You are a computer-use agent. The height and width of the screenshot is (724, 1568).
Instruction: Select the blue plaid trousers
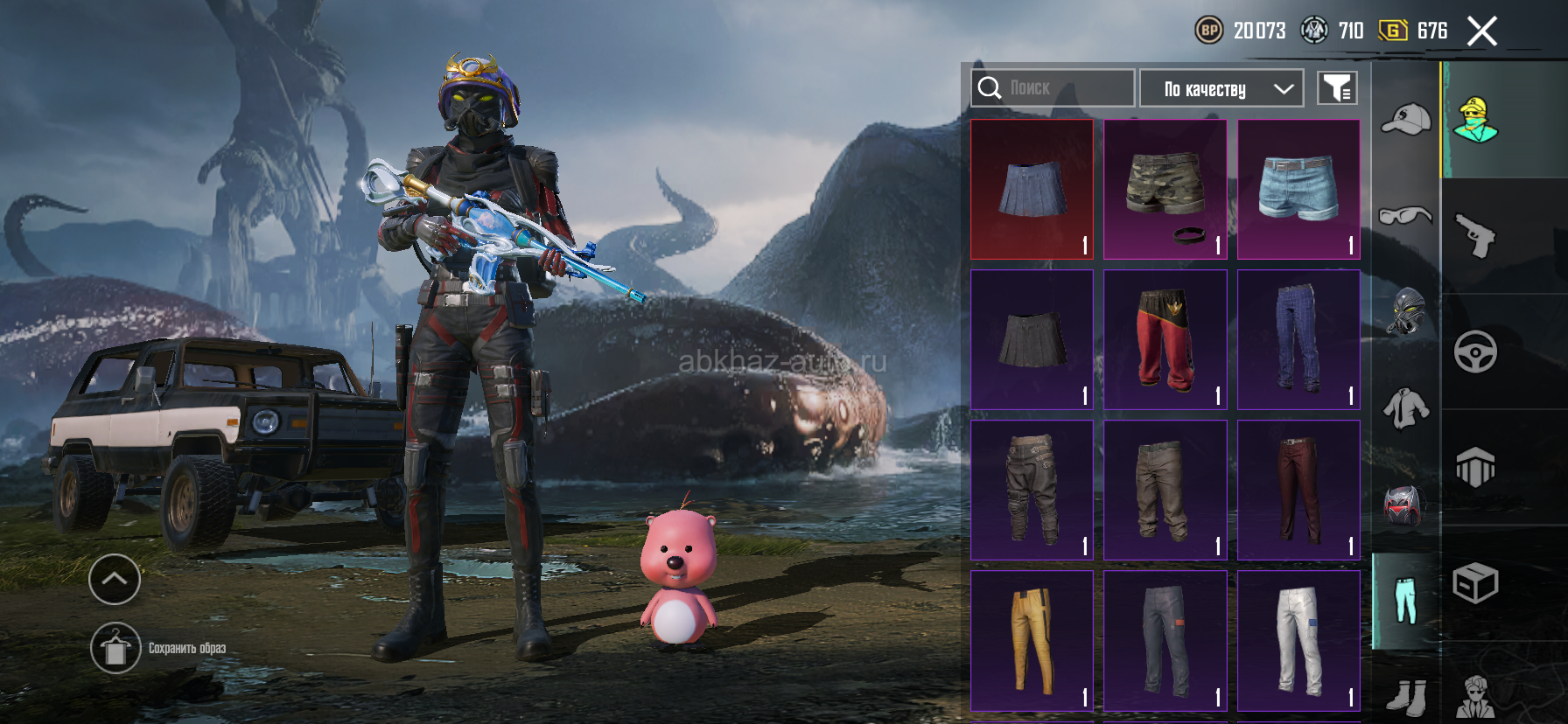(x=1298, y=339)
